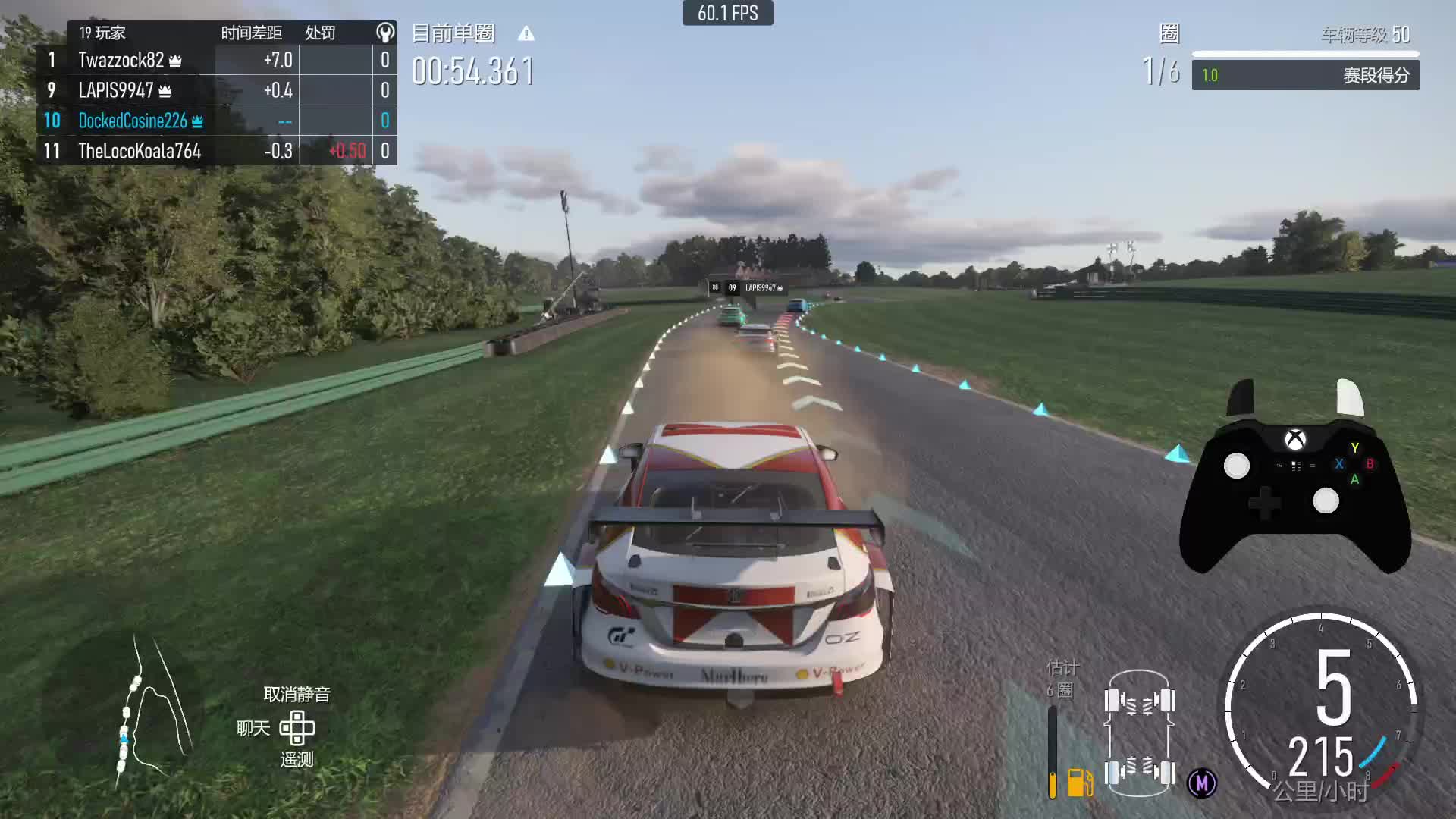Open the 遥测 telemetry option
The height and width of the screenshot is (819, 1456).
[x=297, y=760]
